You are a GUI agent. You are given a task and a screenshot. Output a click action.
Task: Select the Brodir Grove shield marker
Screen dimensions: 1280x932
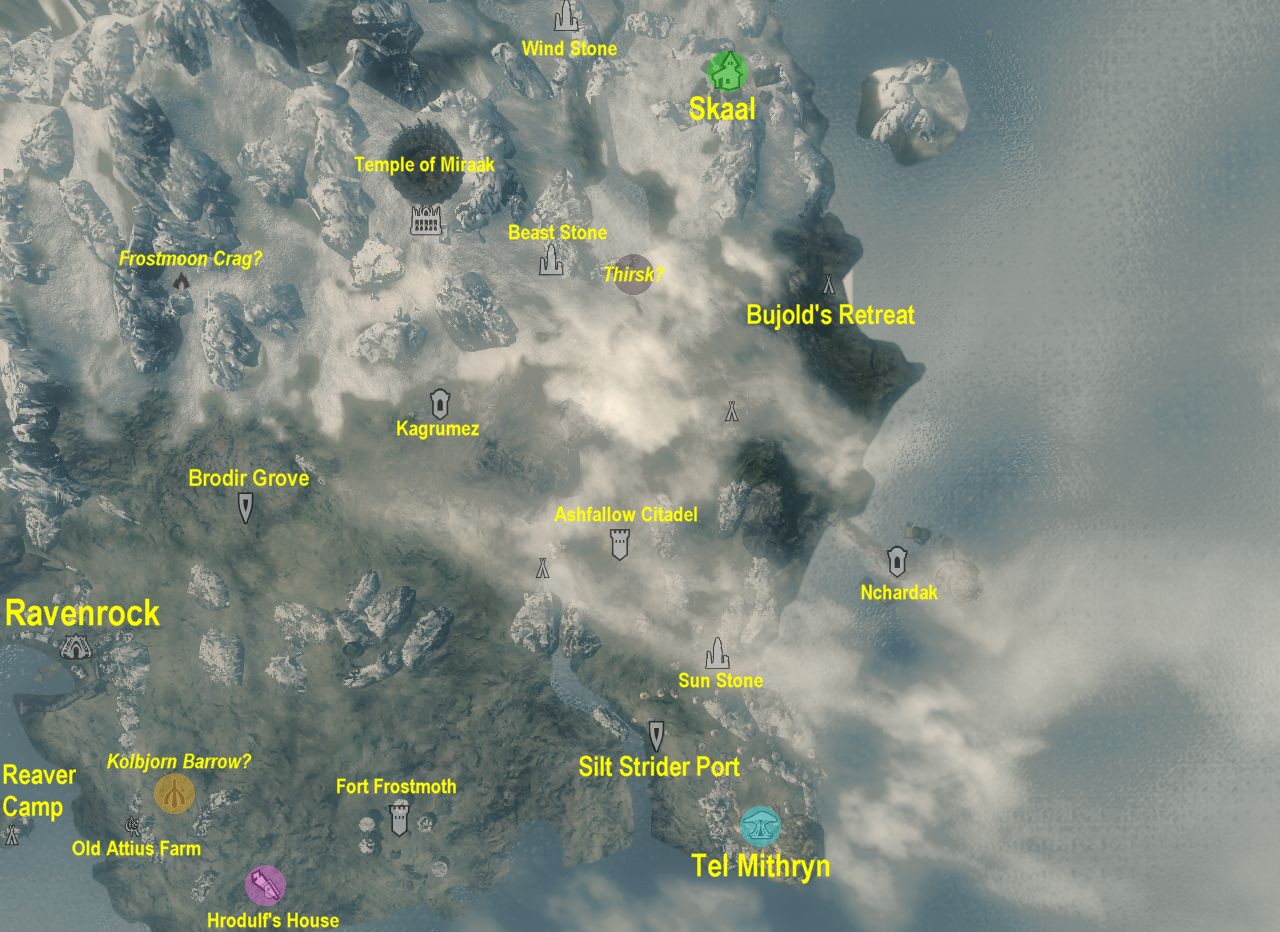tap(245, 508)
